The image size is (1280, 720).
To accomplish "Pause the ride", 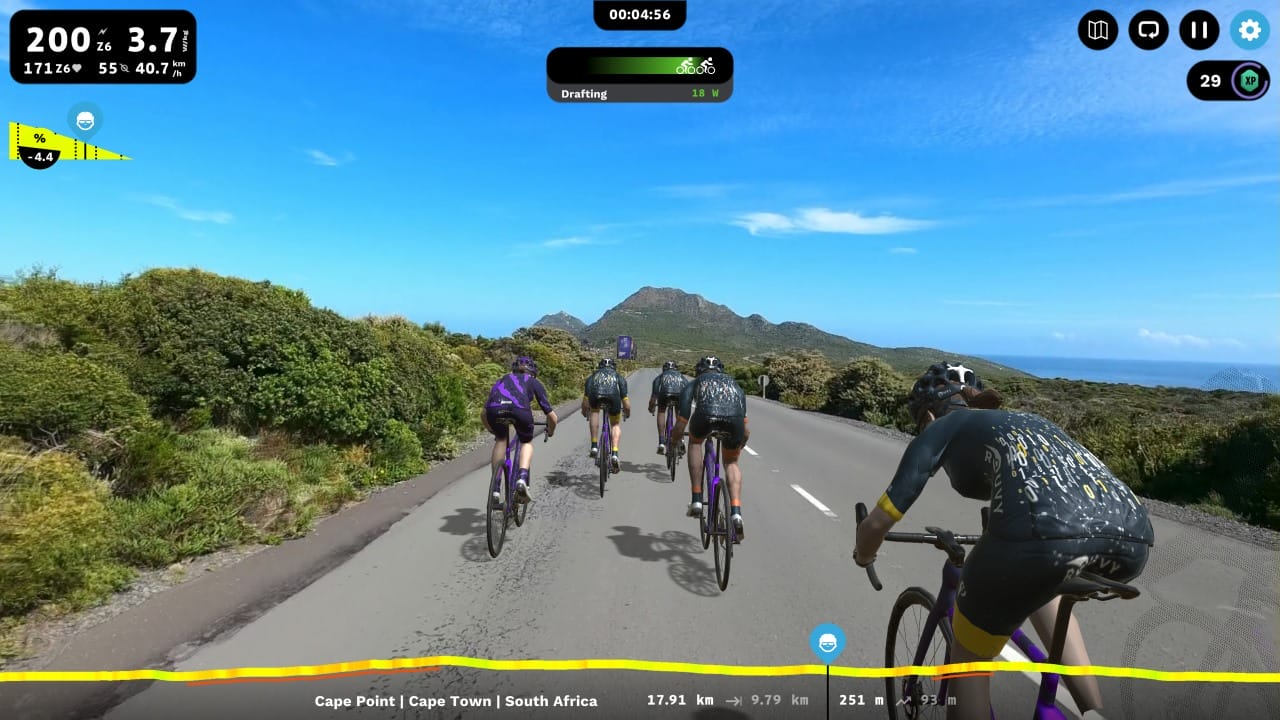I will pos(1199,30).
